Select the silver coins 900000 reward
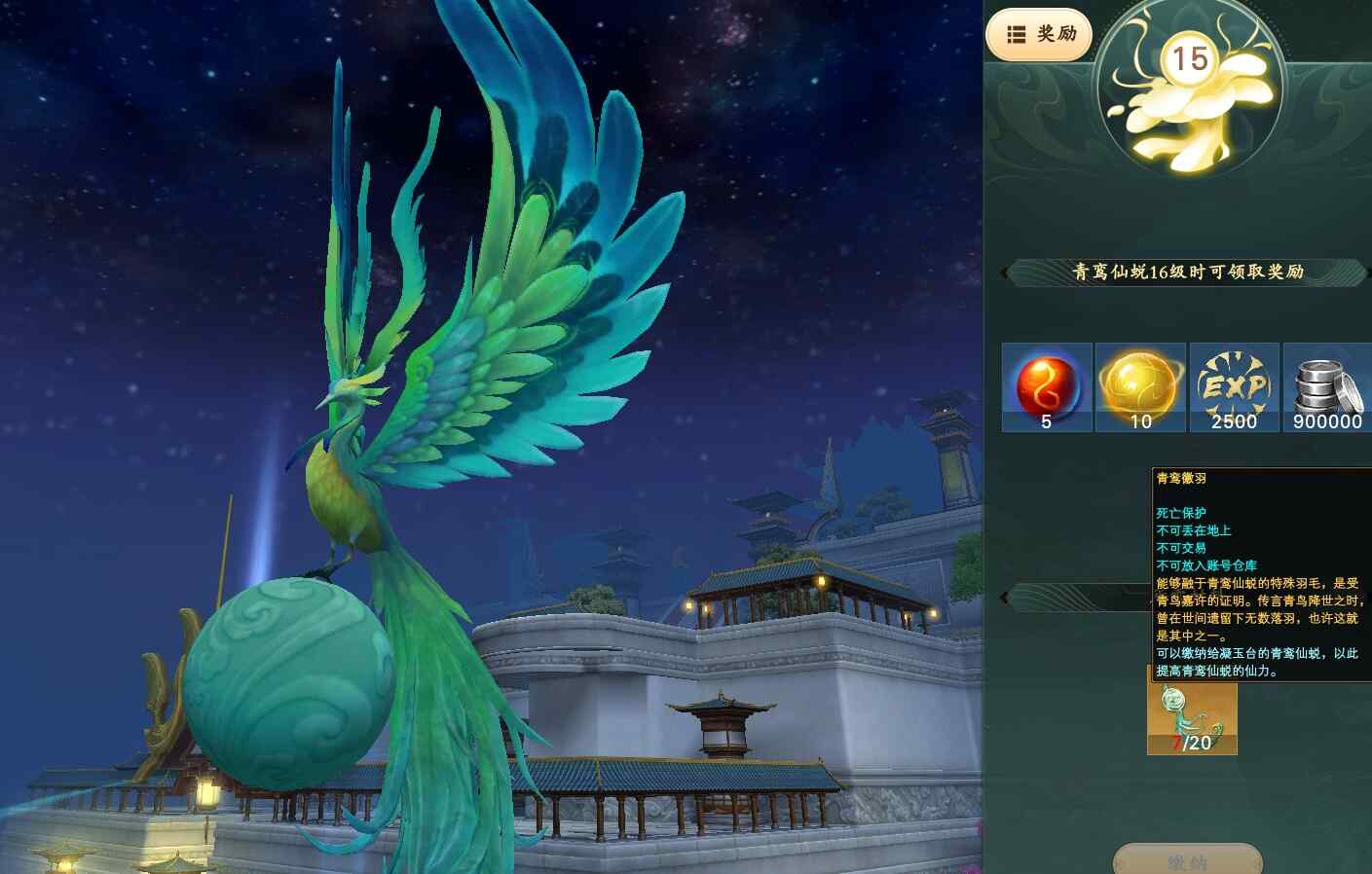 [1326, 387]
